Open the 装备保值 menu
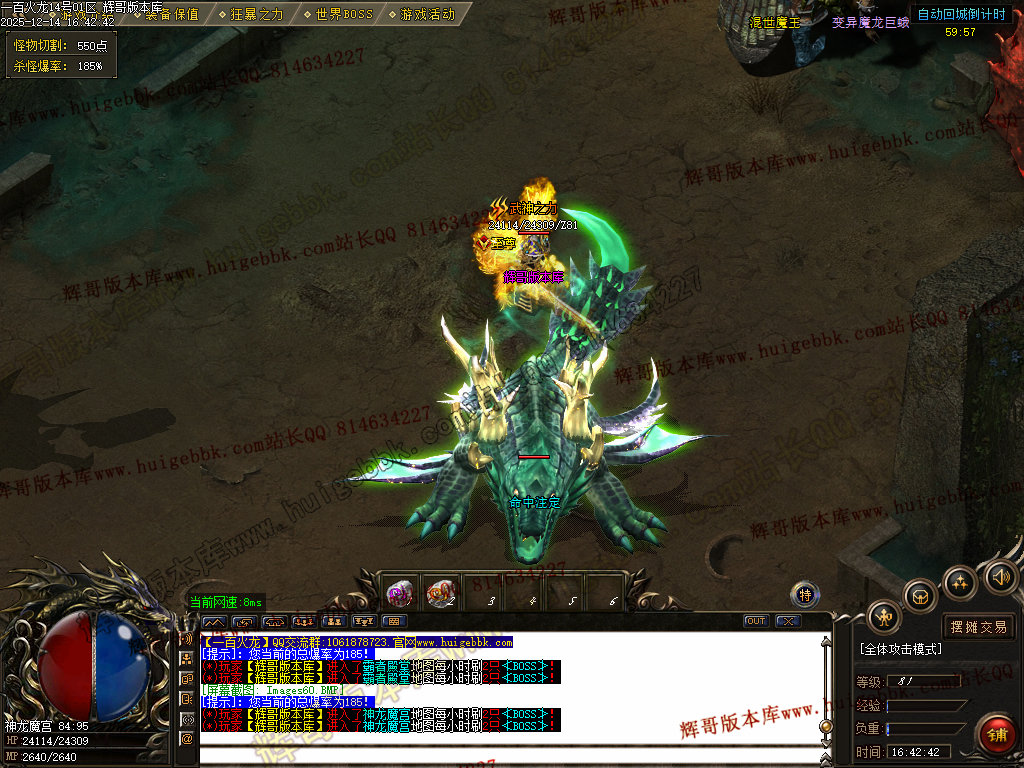Screen dimensions: 1024x768 tap(171, 14)
